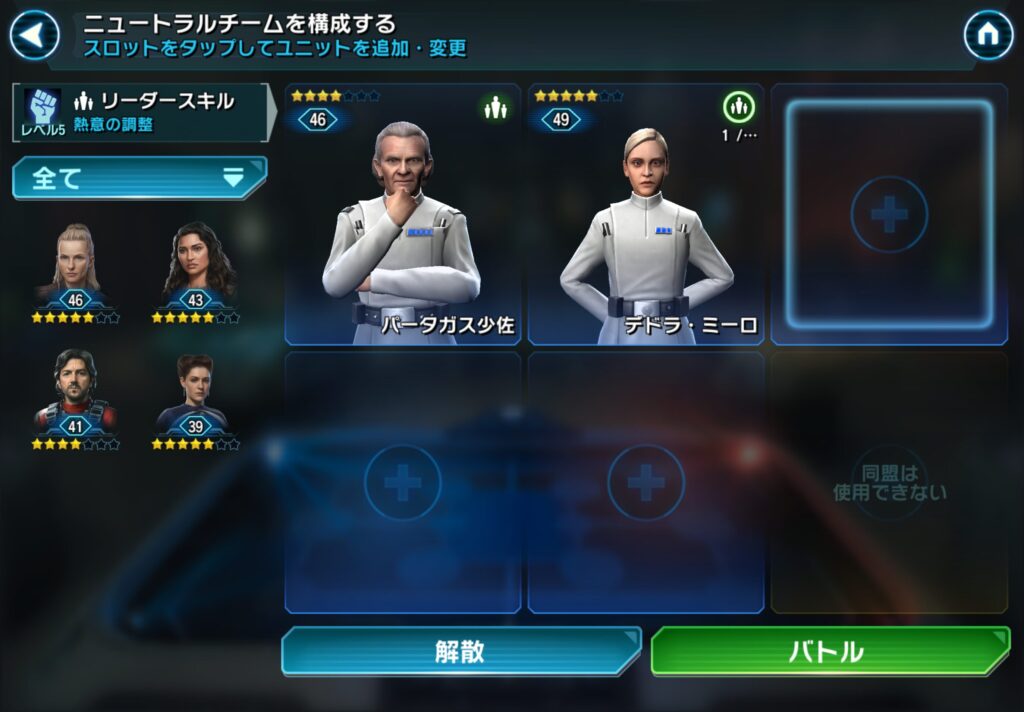Open the 全て filter dropdown
The width and height of the screenshot is (1024, 712).
[139, 178]
